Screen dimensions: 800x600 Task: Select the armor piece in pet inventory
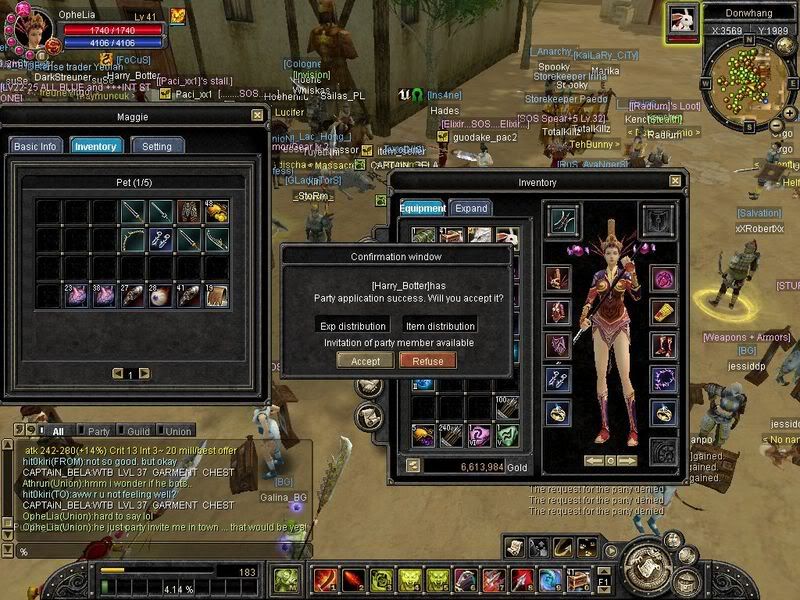189,212
